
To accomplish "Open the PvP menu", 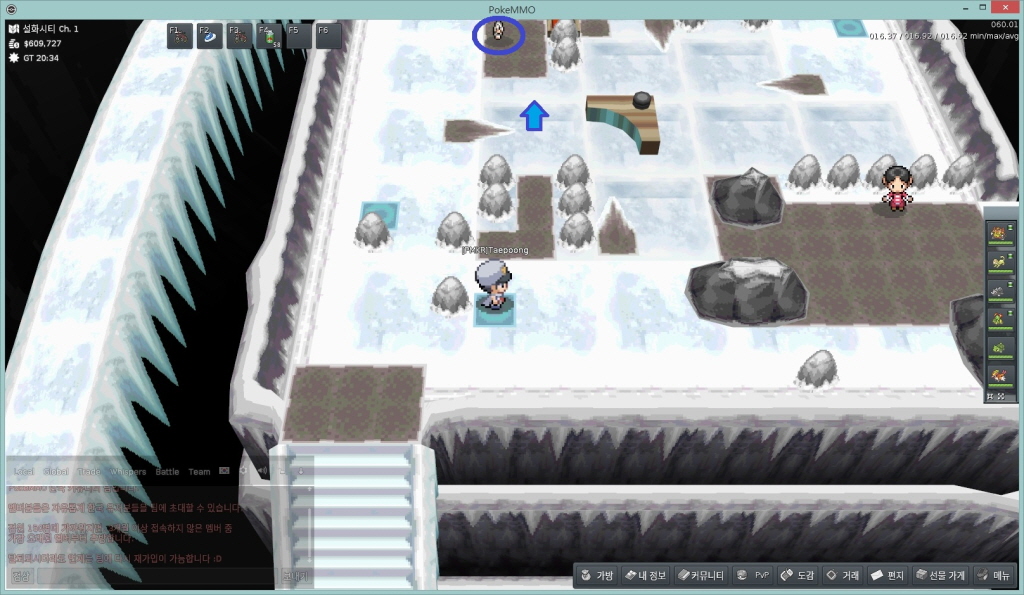I will 753,575.
